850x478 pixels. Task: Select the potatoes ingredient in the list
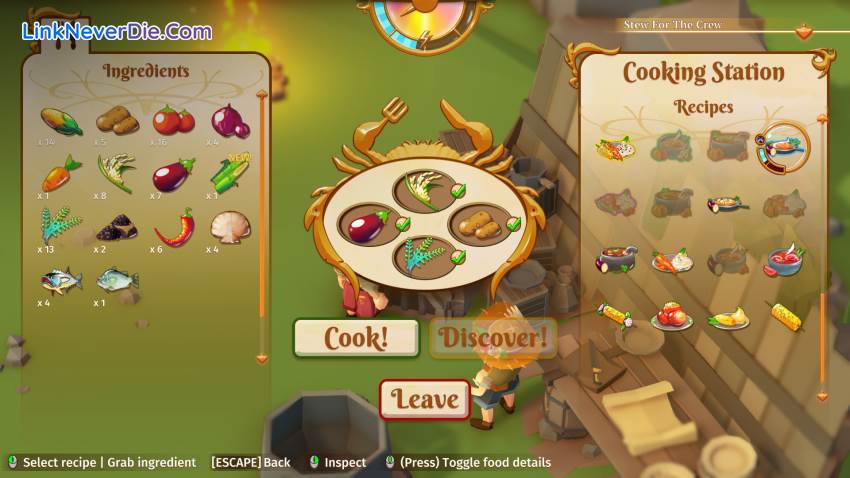pos(116,121)
